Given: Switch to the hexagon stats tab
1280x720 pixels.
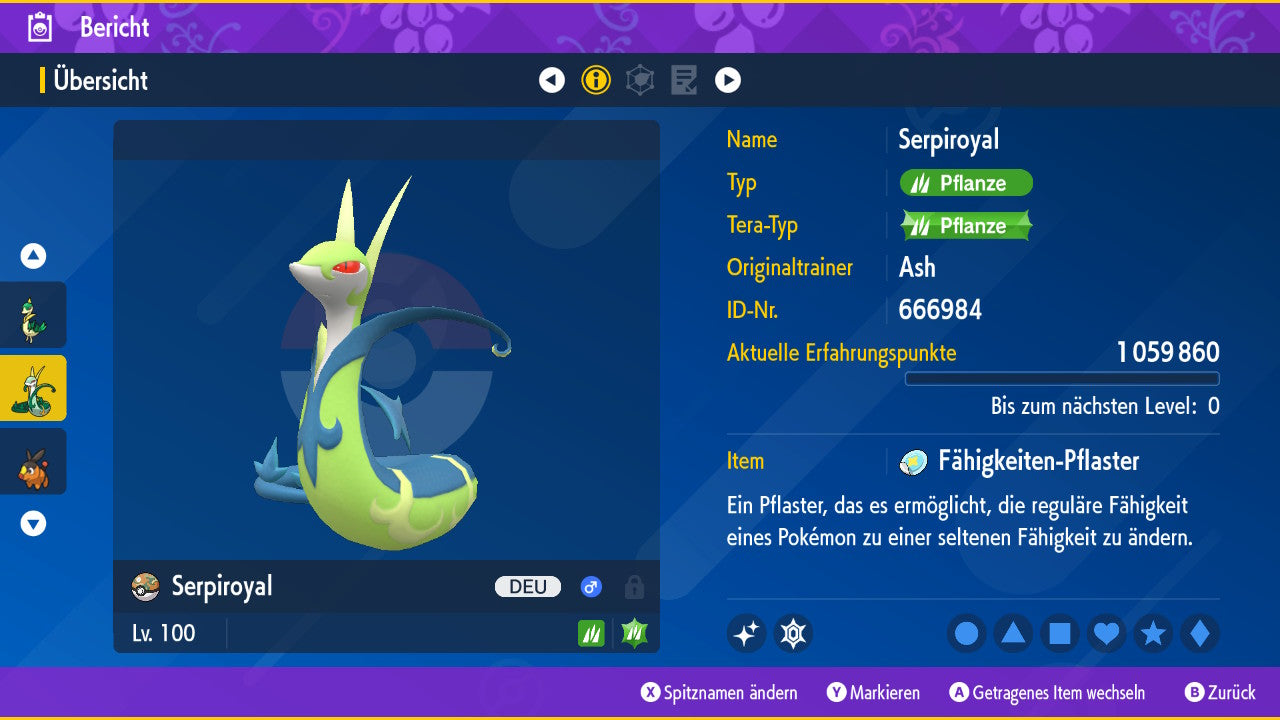Looking at the screenshot, I should point(640,80).
